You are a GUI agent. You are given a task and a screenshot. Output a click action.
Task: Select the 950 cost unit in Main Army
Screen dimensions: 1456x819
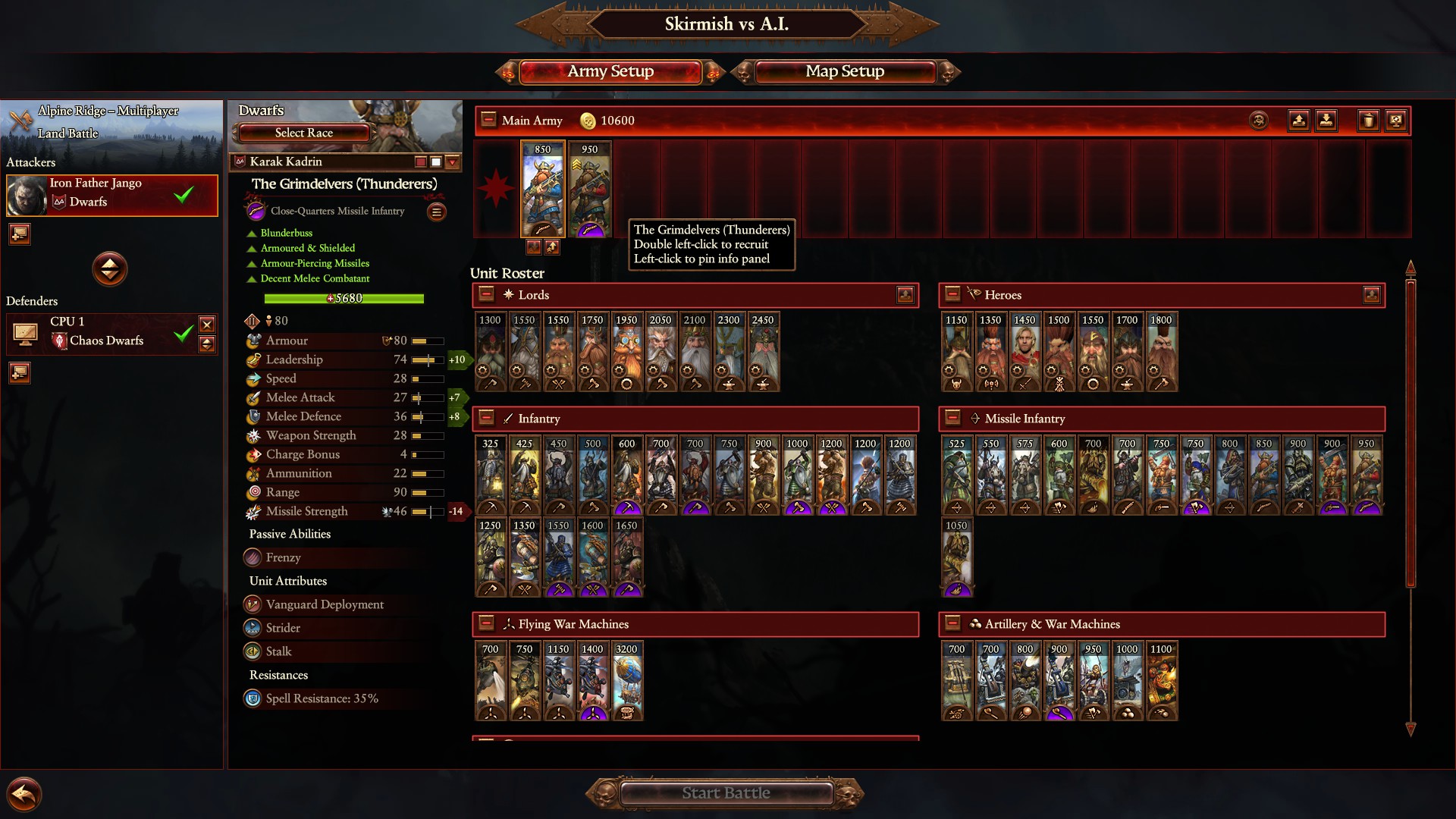pyautogui.click(x=590, y=190)
